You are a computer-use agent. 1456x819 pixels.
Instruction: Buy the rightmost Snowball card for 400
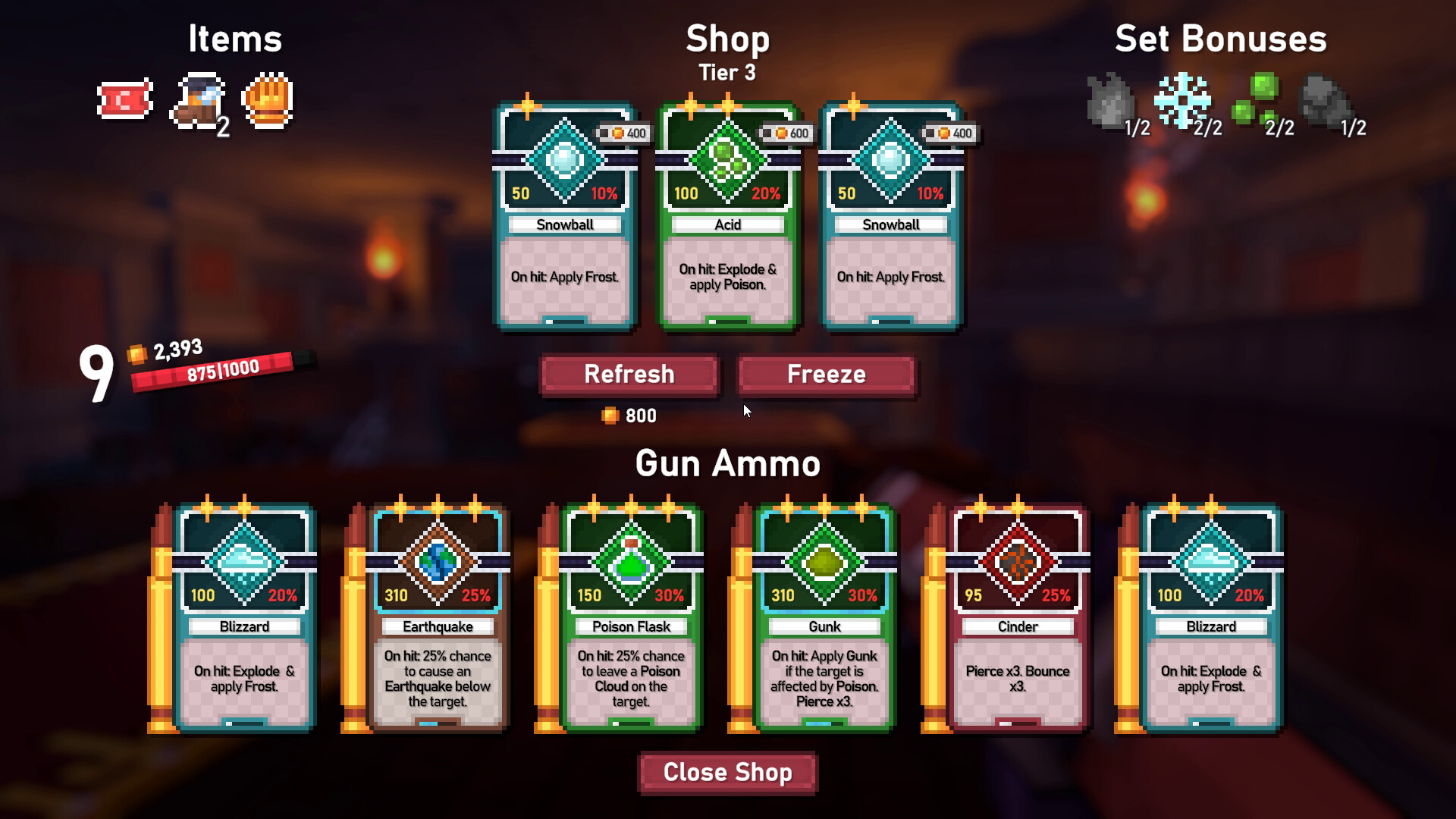(891, 216)
